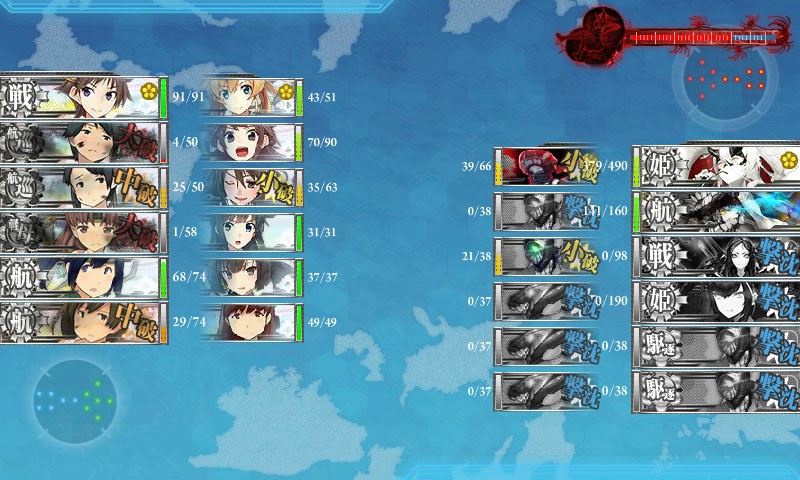Select the escort ship banner showing 70/90 HP
Screen dimensions: 800x480
[251, 142]
